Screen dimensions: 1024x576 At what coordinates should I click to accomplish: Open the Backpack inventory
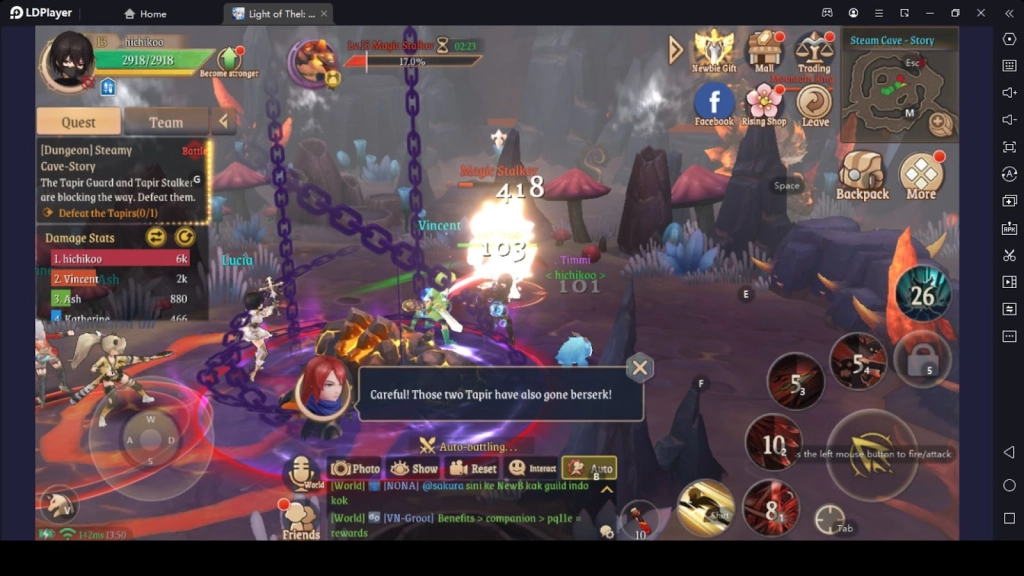tap(862, 176)
